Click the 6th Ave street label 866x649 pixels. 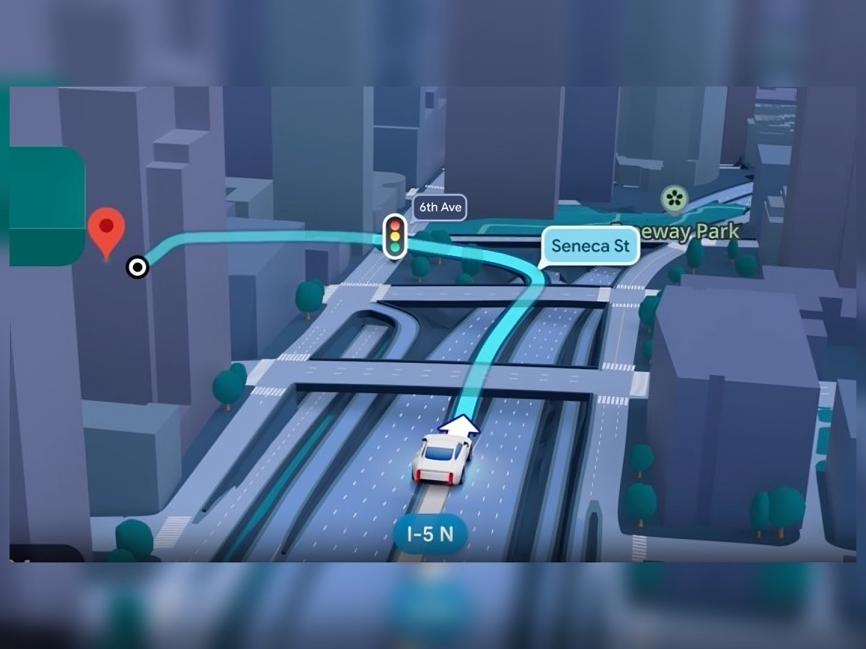(440, 208)
